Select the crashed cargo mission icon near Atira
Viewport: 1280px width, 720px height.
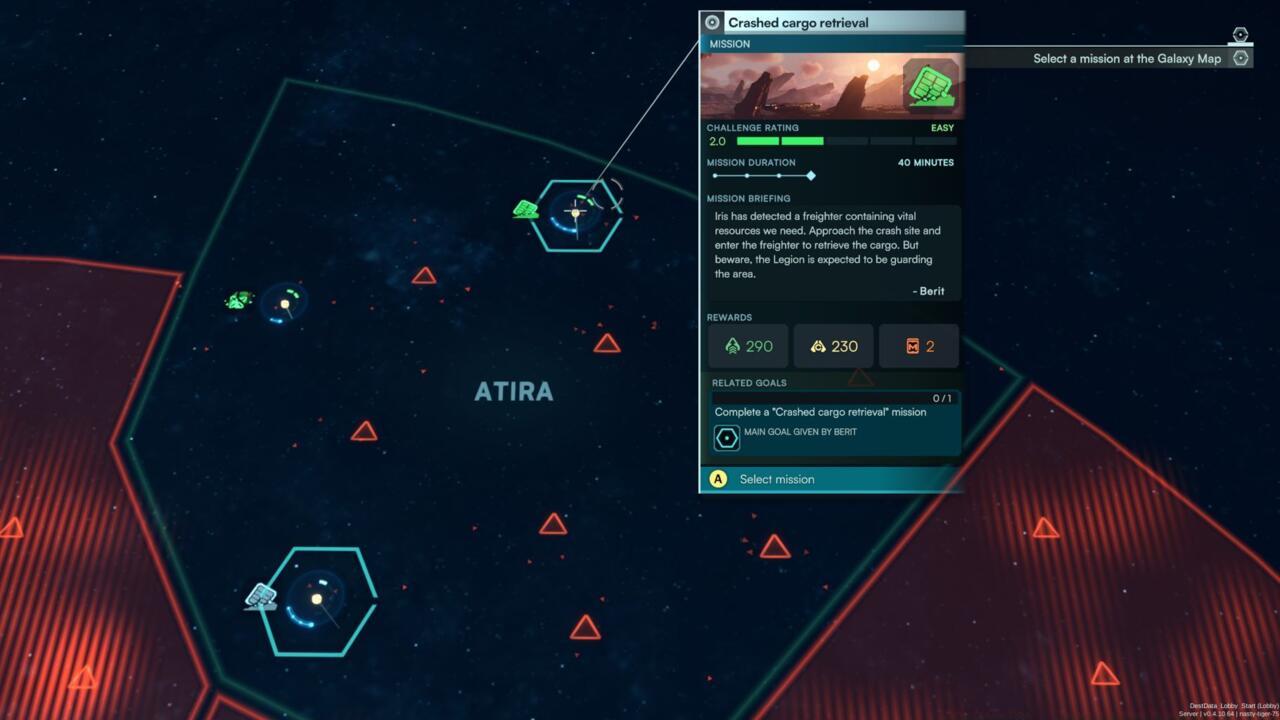pos(526,209)
